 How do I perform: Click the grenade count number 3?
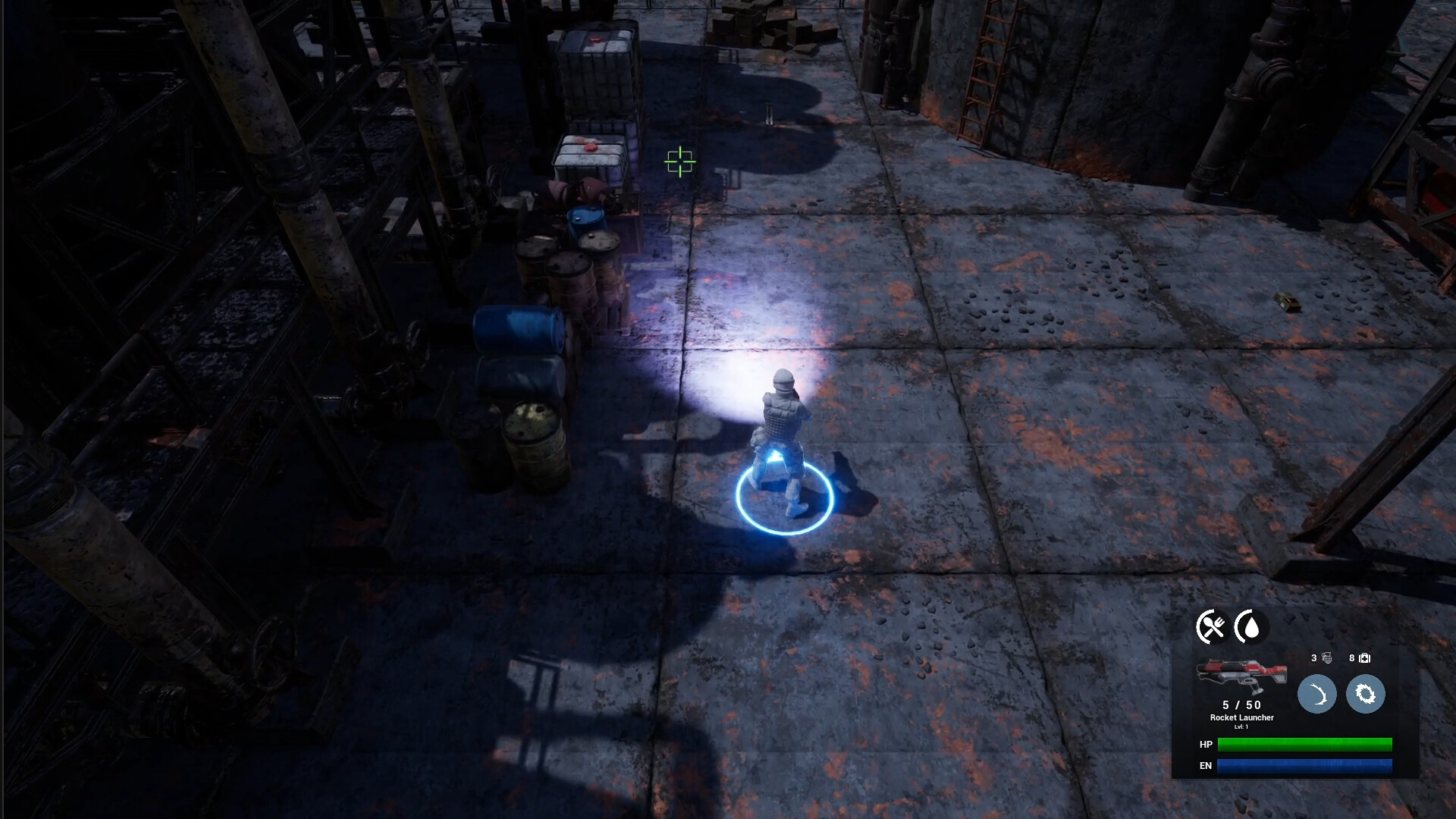click(1313, 657)
